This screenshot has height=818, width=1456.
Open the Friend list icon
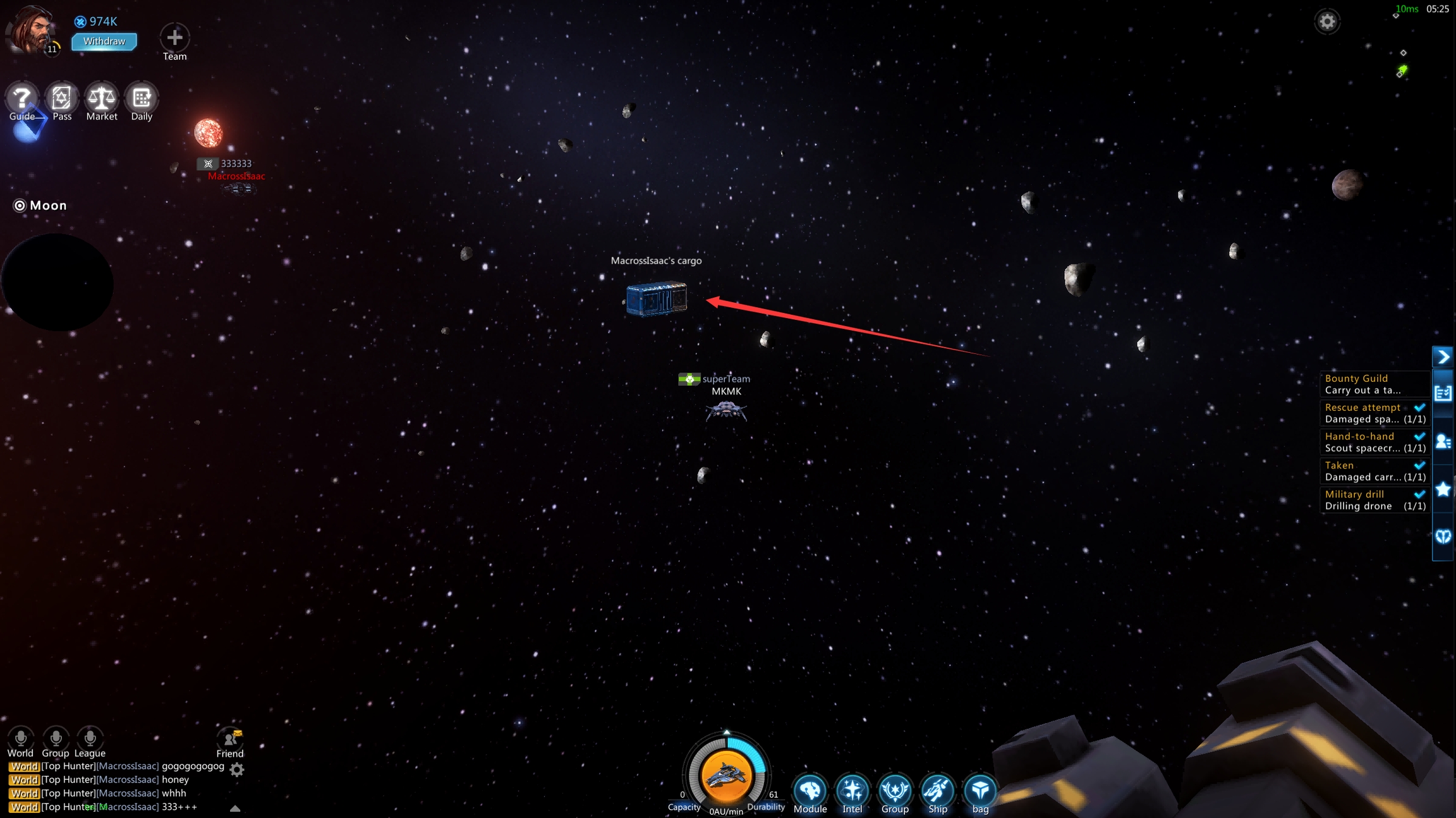[229, 738]
